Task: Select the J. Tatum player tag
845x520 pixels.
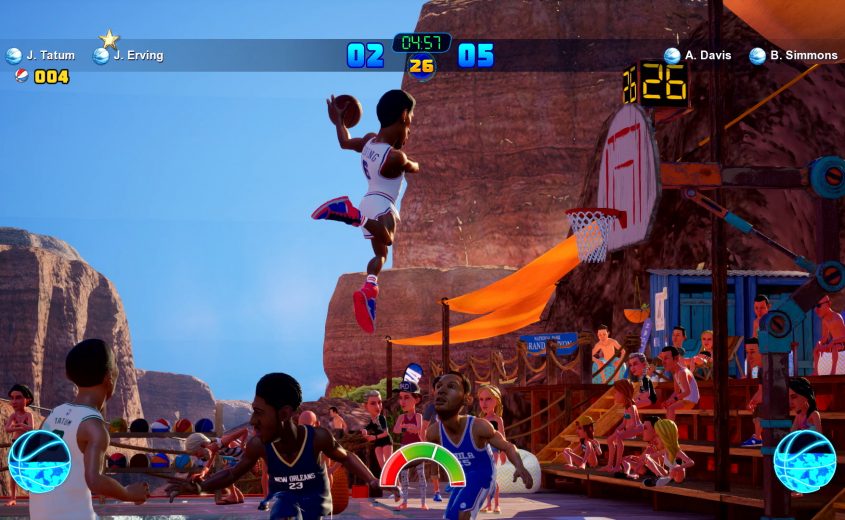Action: (x=41, y=56)
